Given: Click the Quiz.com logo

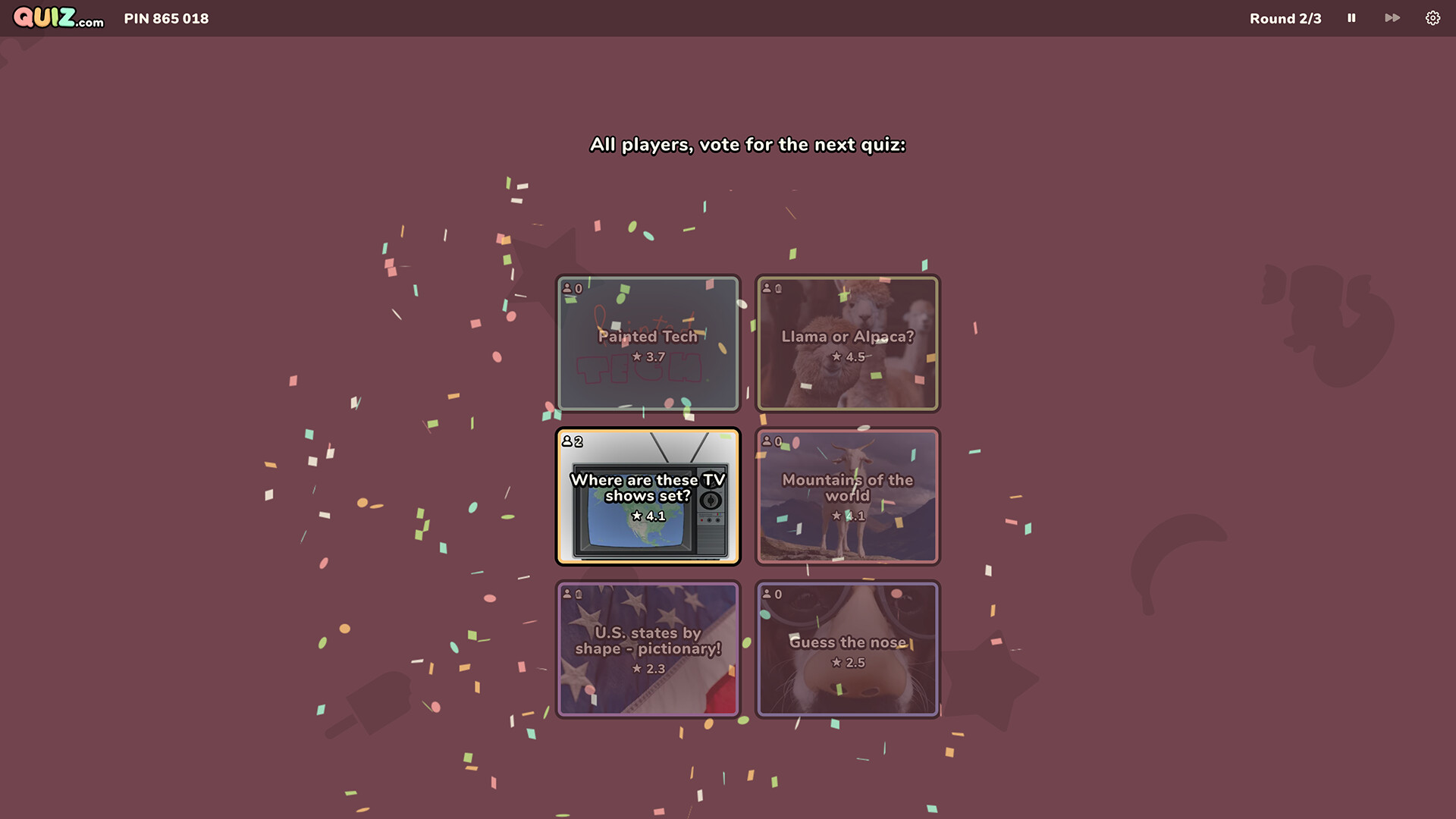Looking at the screenshot, I should [x=58, y=18].
